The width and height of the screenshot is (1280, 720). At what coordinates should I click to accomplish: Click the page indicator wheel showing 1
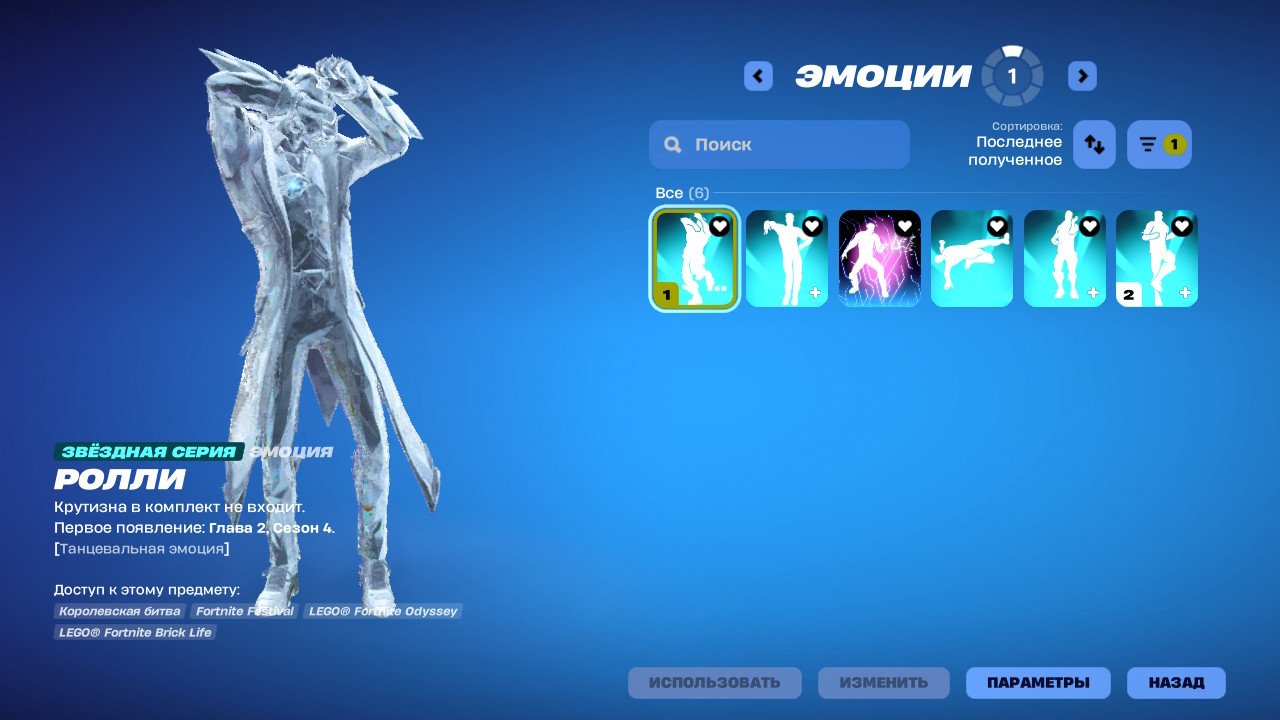[1012, 74]
